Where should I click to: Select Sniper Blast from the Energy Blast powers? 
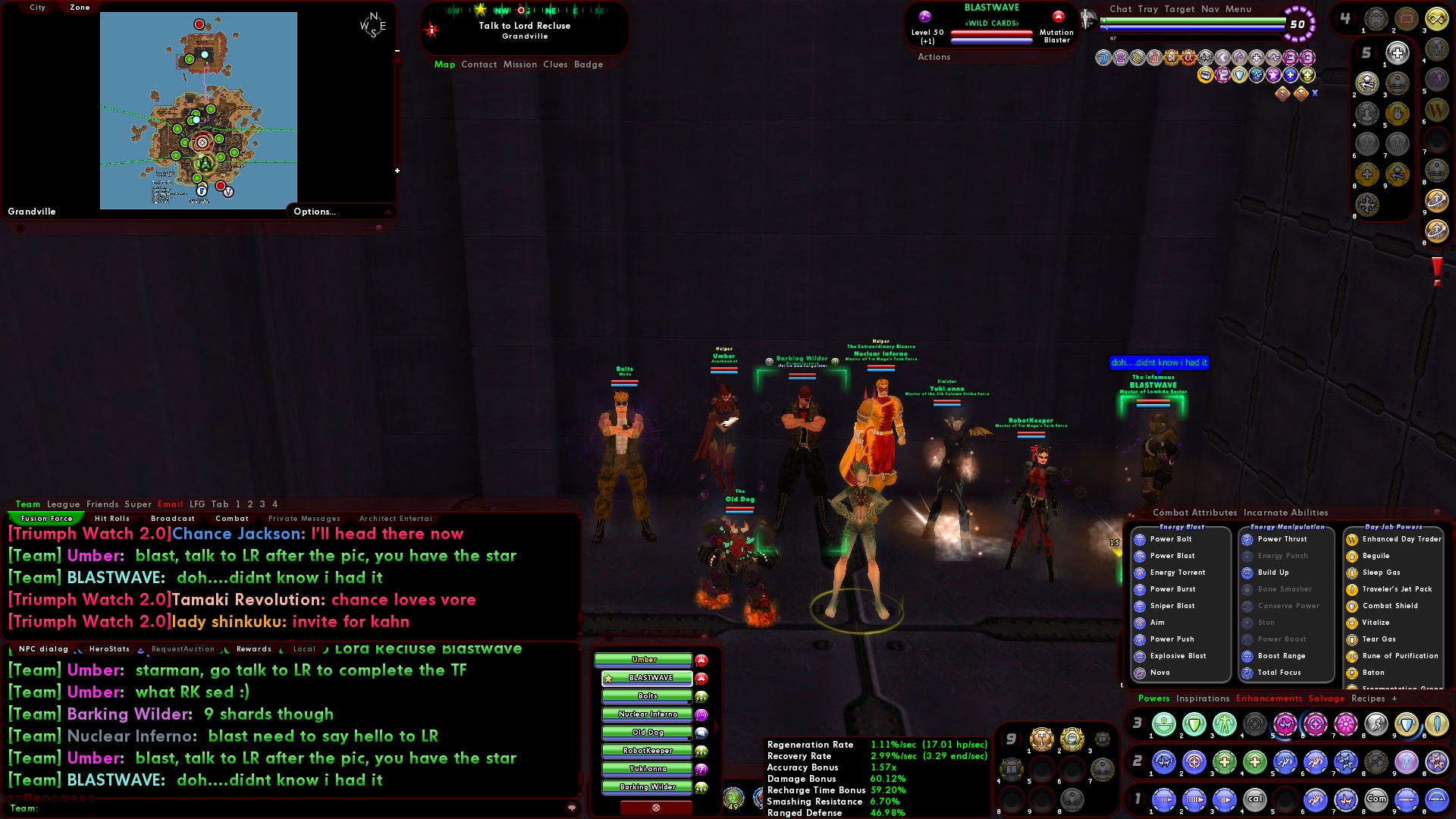pyautogui.click(x=1172, y=605)
